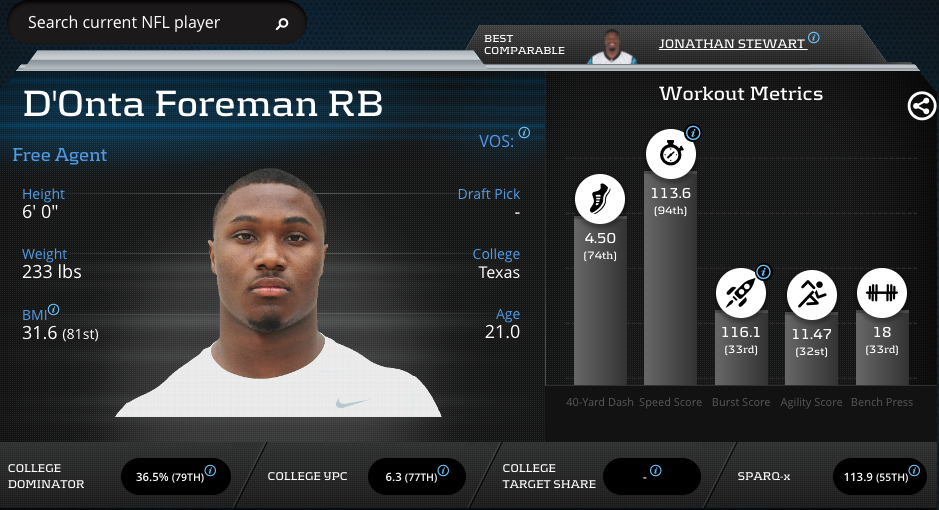Show the VOS info tooltip
This screenshot has height=510, width=939.
click(525, 132)
